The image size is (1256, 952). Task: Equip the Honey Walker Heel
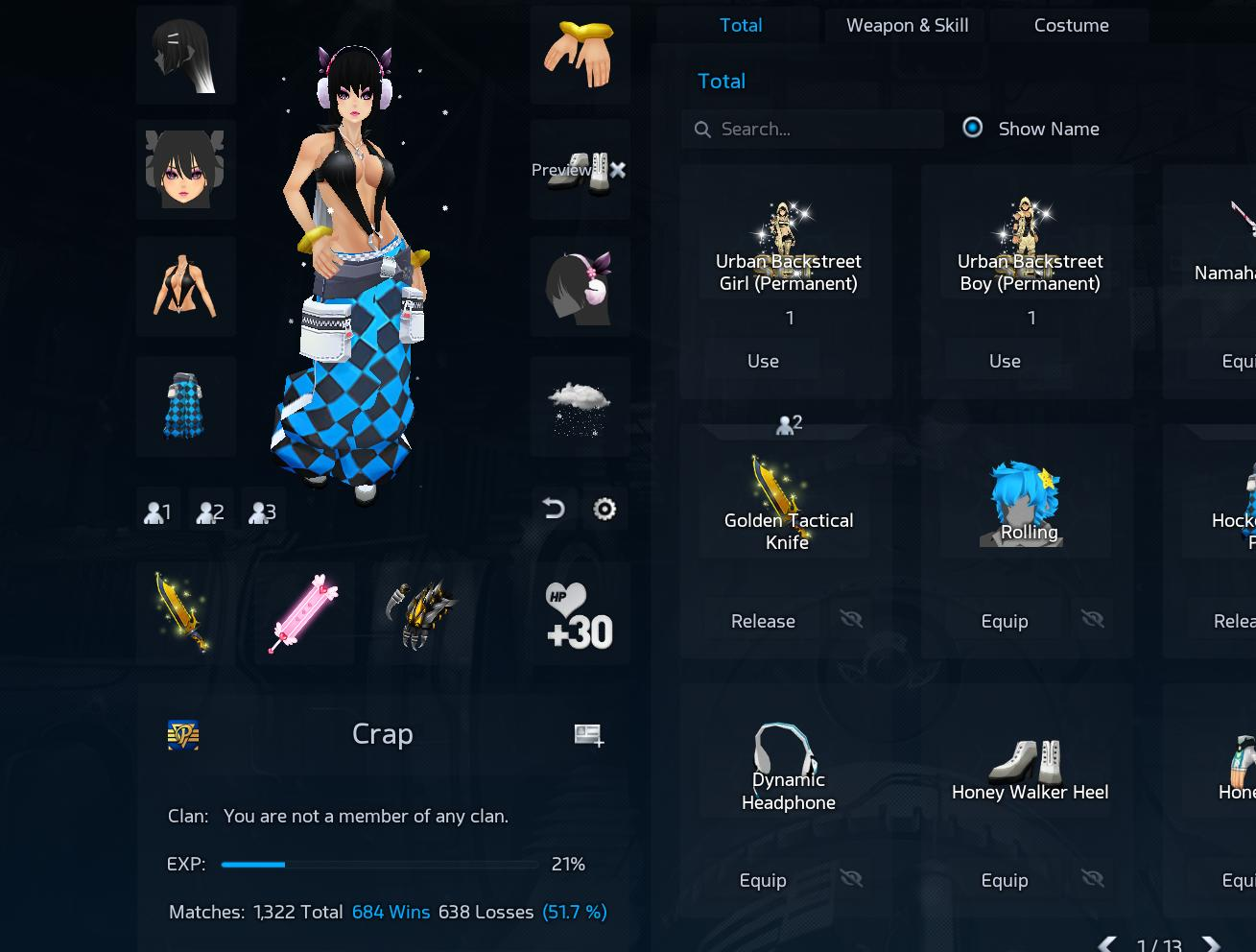pos(1005,881)
